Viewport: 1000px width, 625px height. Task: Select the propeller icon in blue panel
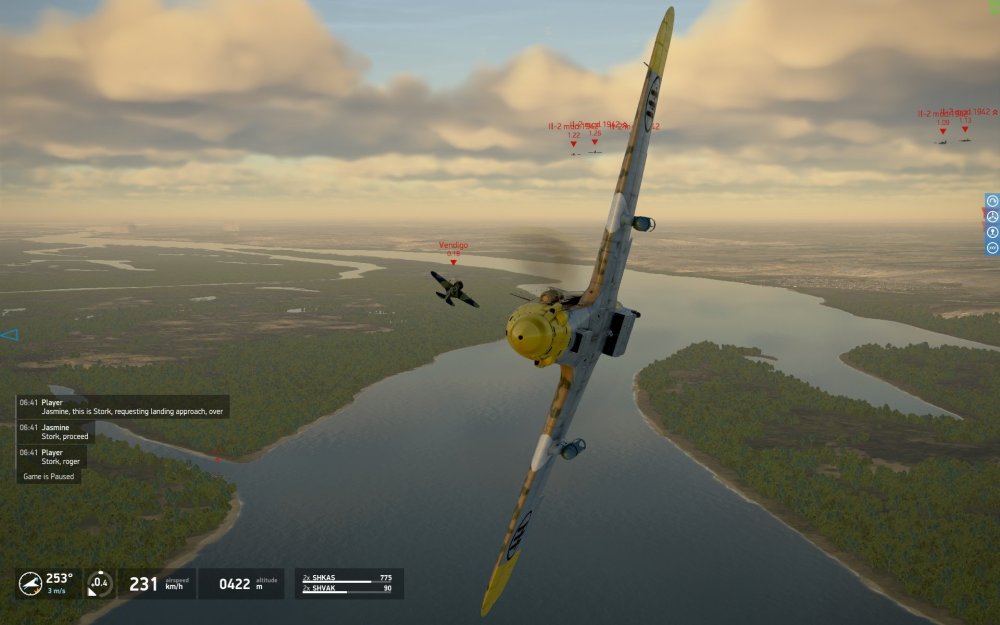[992, 217]
